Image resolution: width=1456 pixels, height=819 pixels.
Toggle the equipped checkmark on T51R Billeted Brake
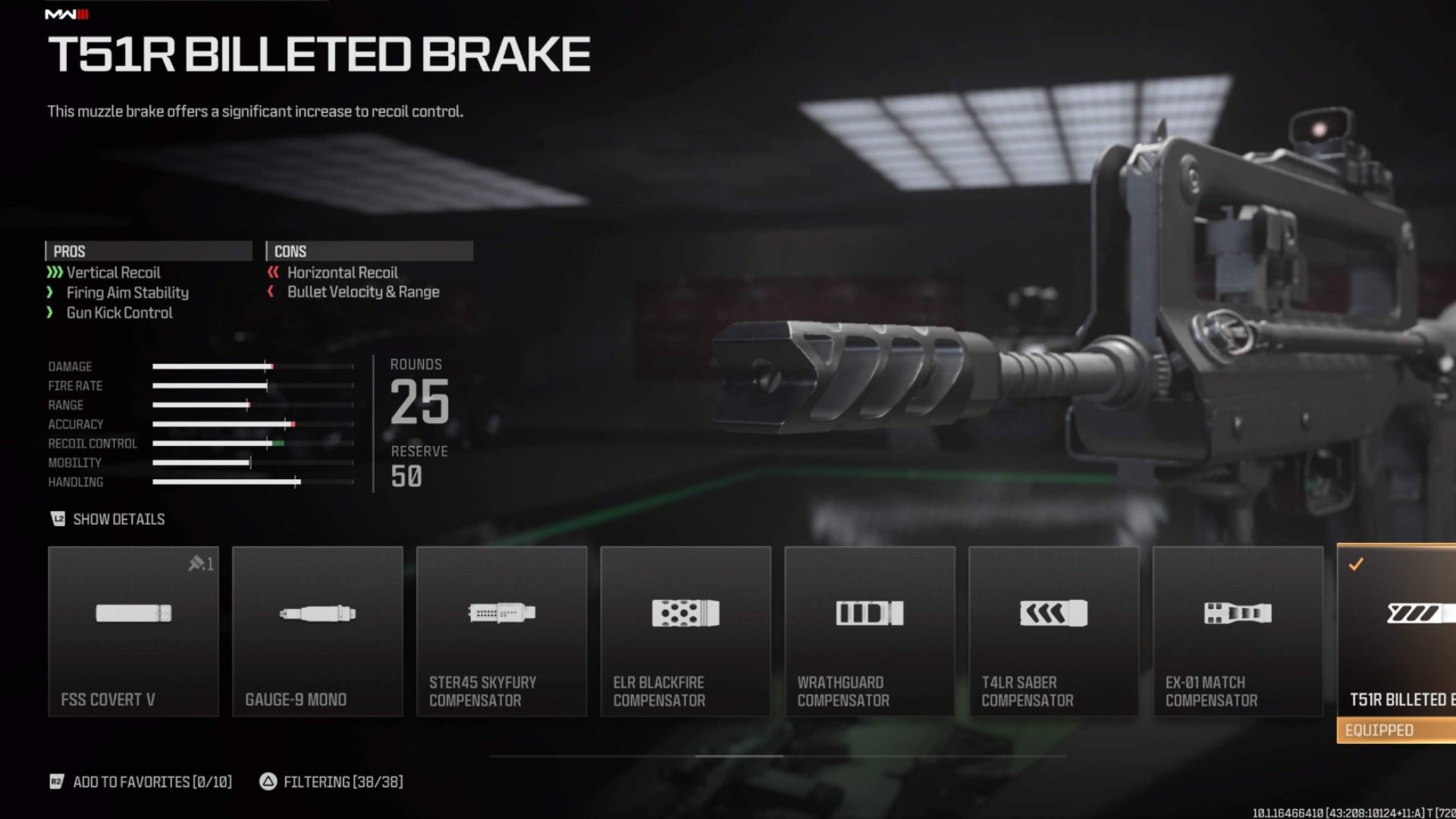coord(1357,564)
